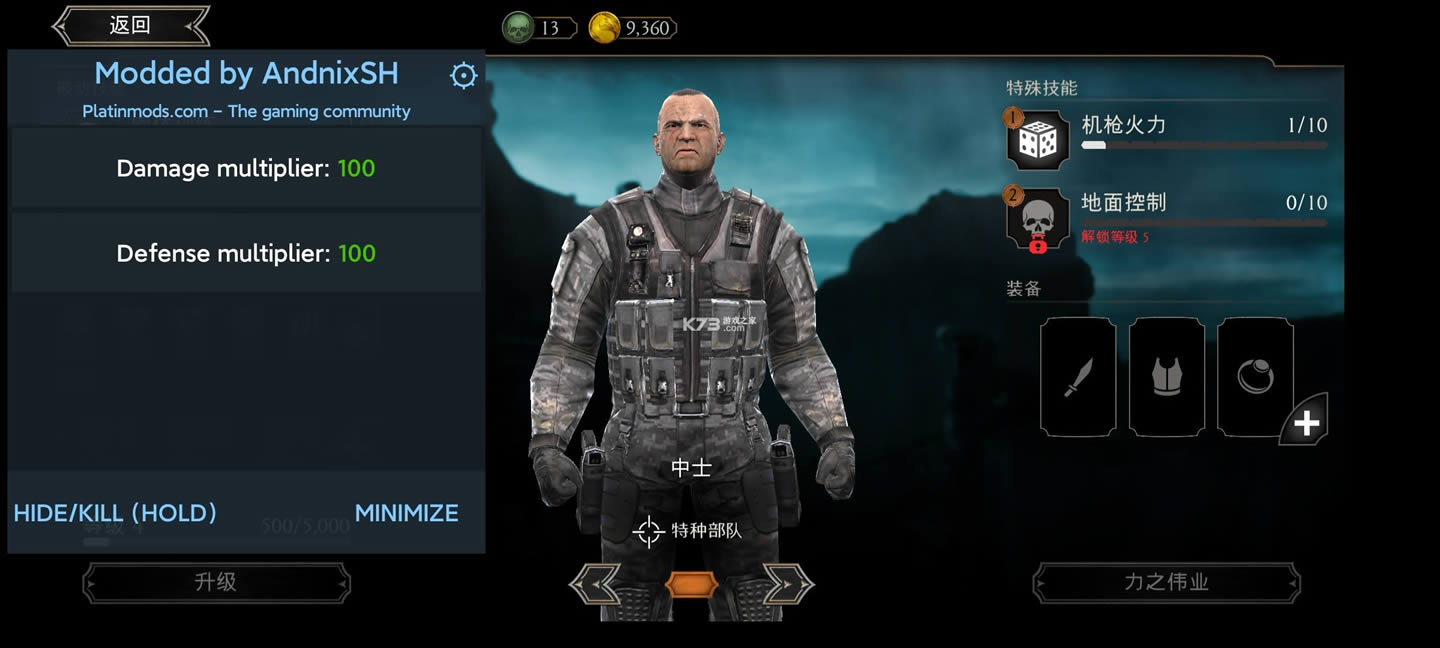
Task: Open the gold koin currency counter
Action: 633,28
